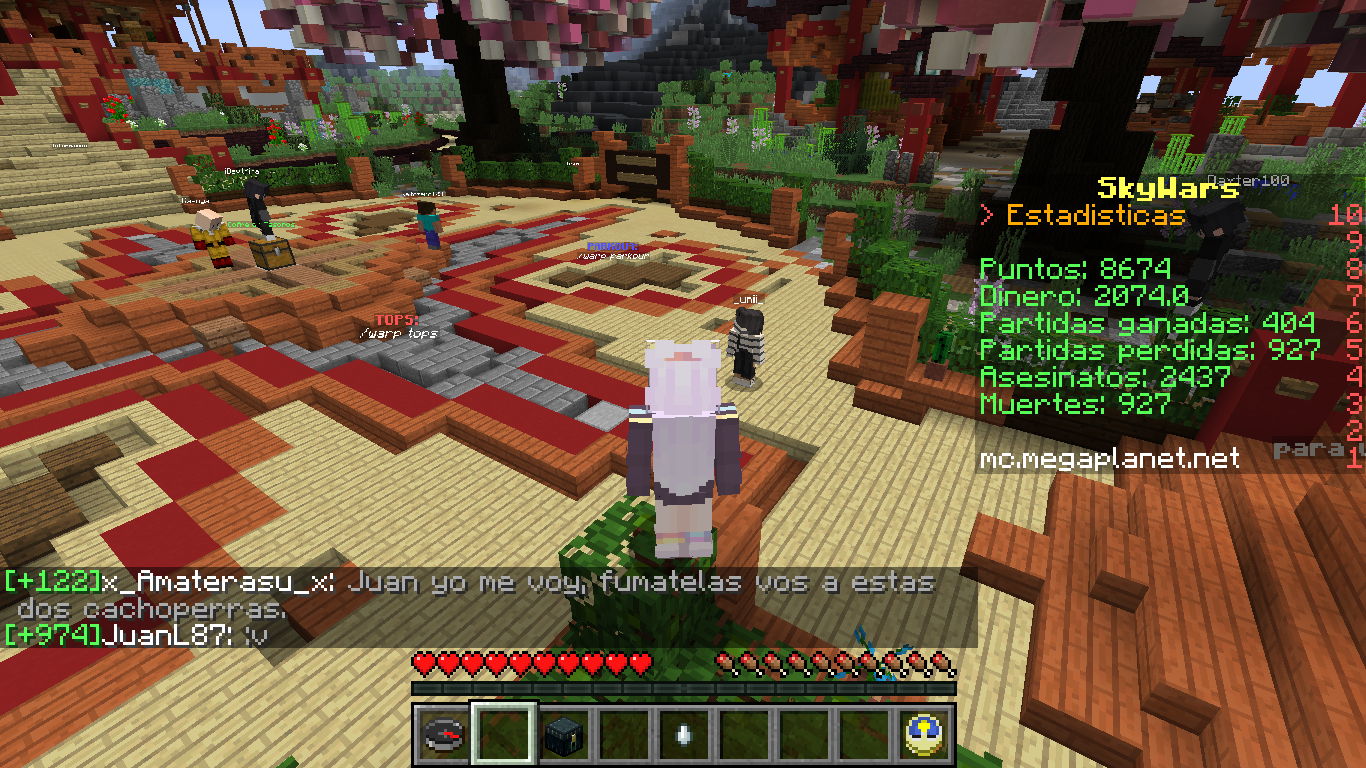Click the mc.megaplanet.net server address
The height and width of the screenshot is (768, 1366).
click(1109, 458)
